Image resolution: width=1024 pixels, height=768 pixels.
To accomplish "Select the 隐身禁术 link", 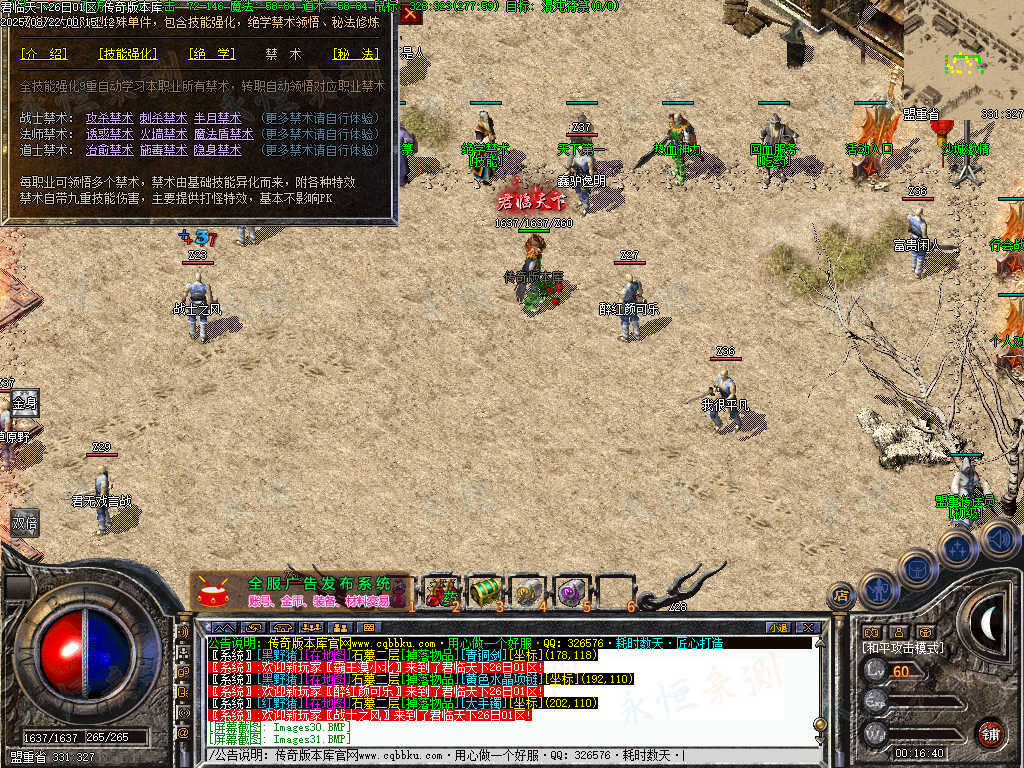I will click(217, 150).
